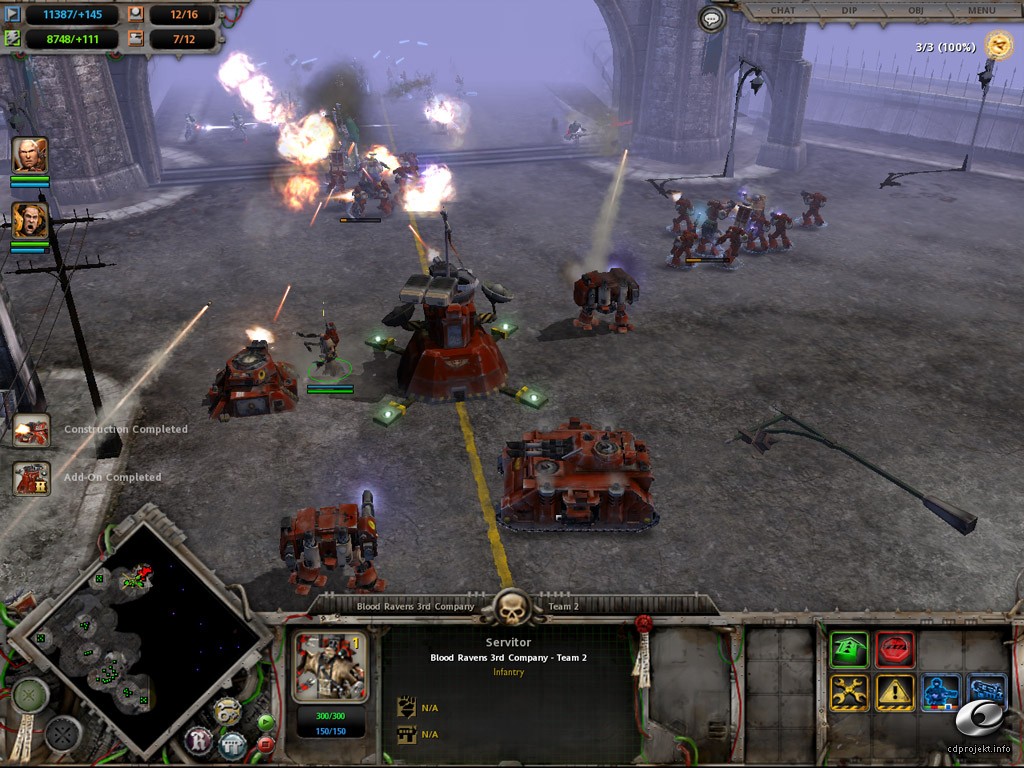The height and width of the screenshot is (768, 1024).
Task: Open the DIP diplomacy panel
Action: click(x=849, y=11)
